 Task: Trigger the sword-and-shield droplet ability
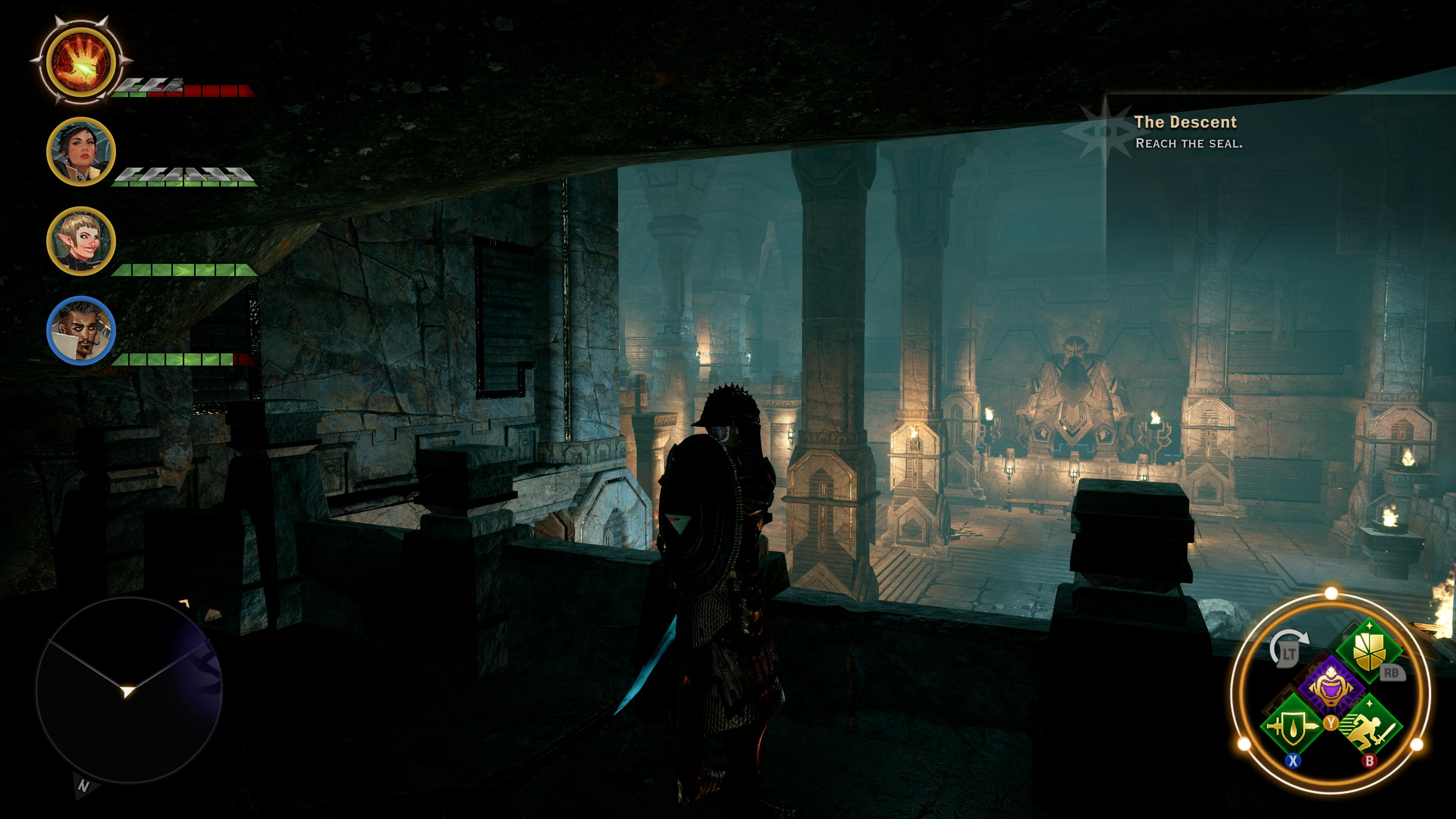[x=1293, y=726]
